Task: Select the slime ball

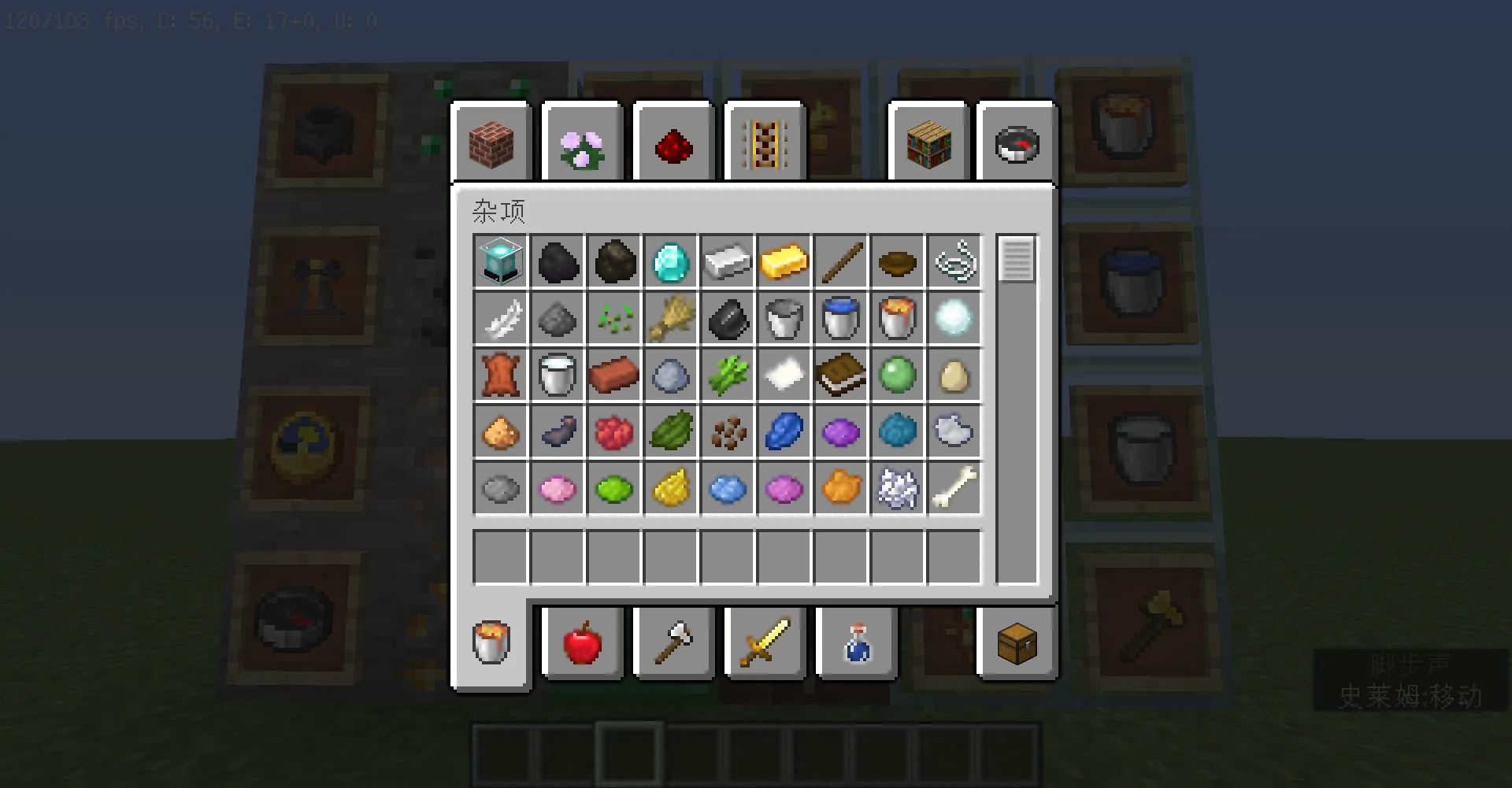Action: point(898,376)
